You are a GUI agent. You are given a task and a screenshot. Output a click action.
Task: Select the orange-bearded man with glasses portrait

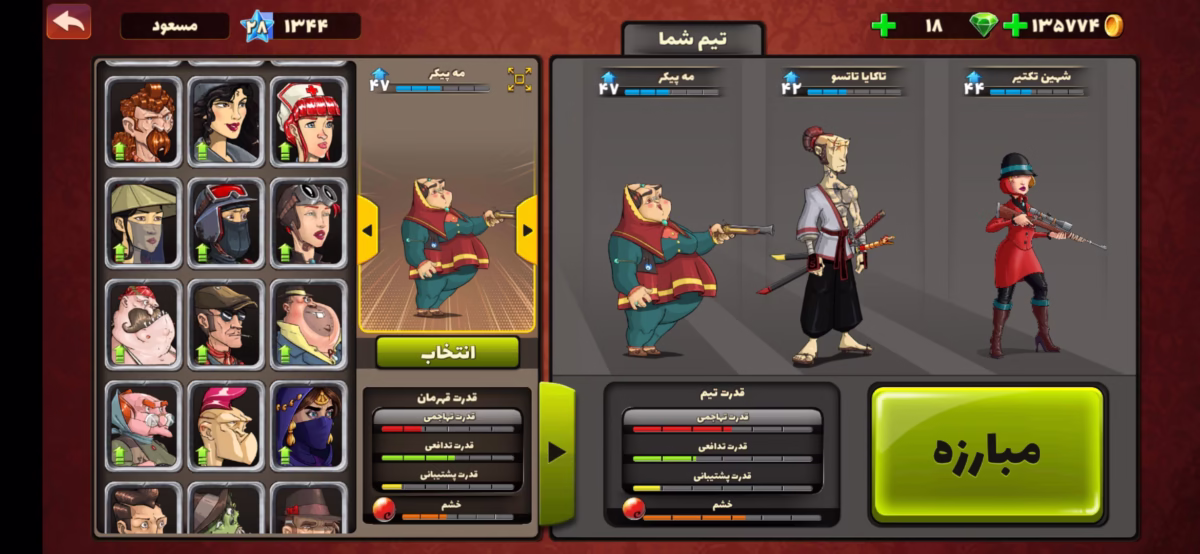click(x=143, y=121)
